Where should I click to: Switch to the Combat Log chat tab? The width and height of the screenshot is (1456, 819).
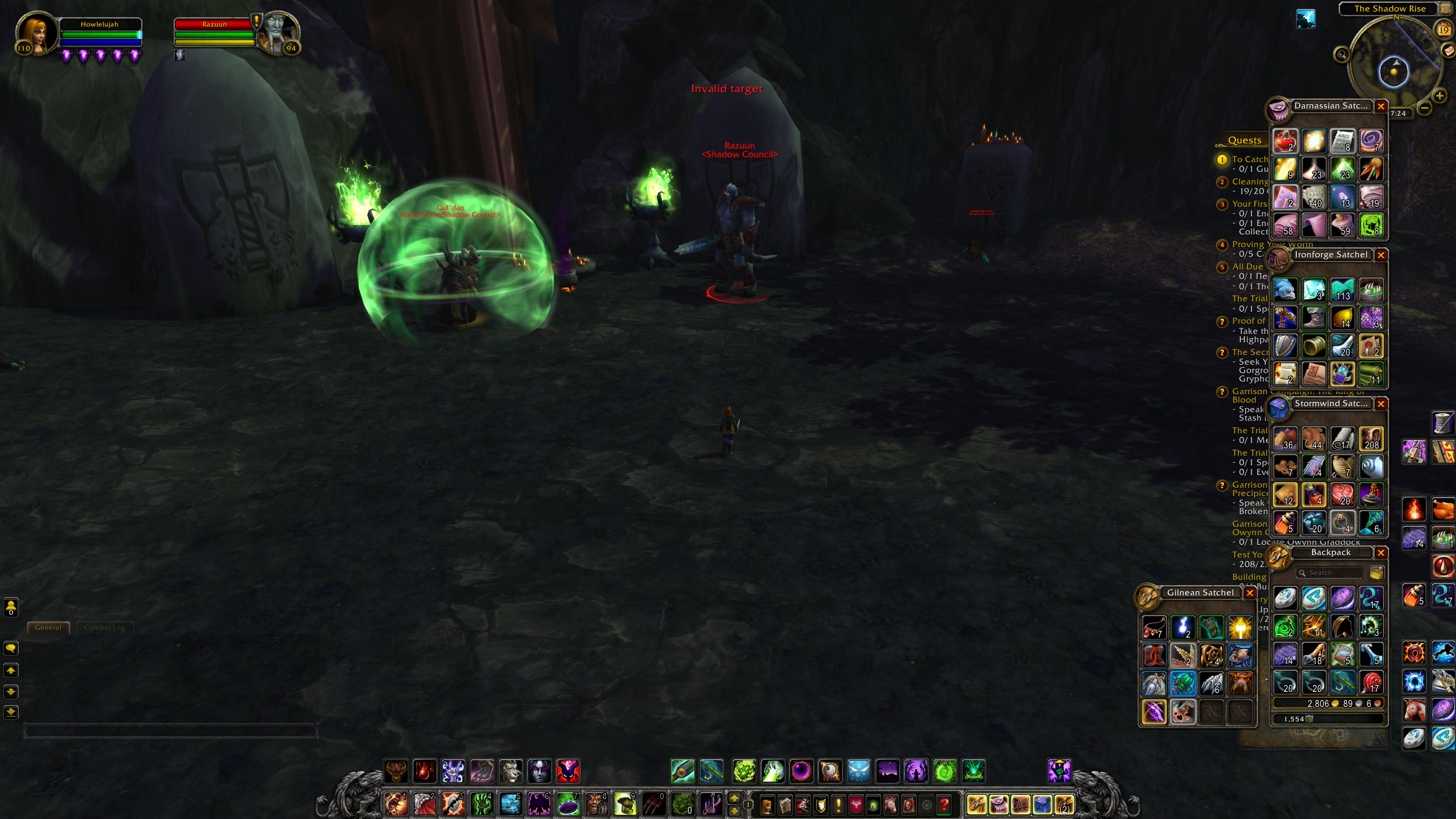pyautogui.click(x=104, y=628)
